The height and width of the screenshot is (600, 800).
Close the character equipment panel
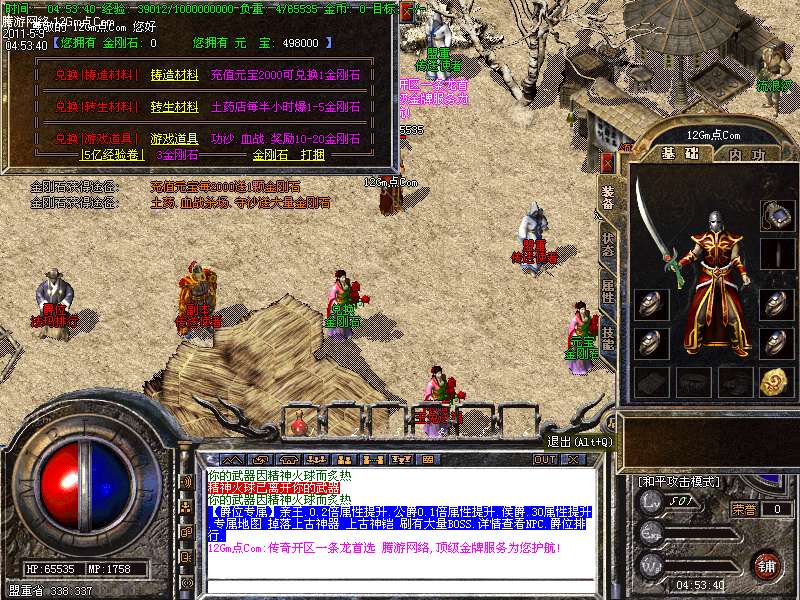(606, 163)
